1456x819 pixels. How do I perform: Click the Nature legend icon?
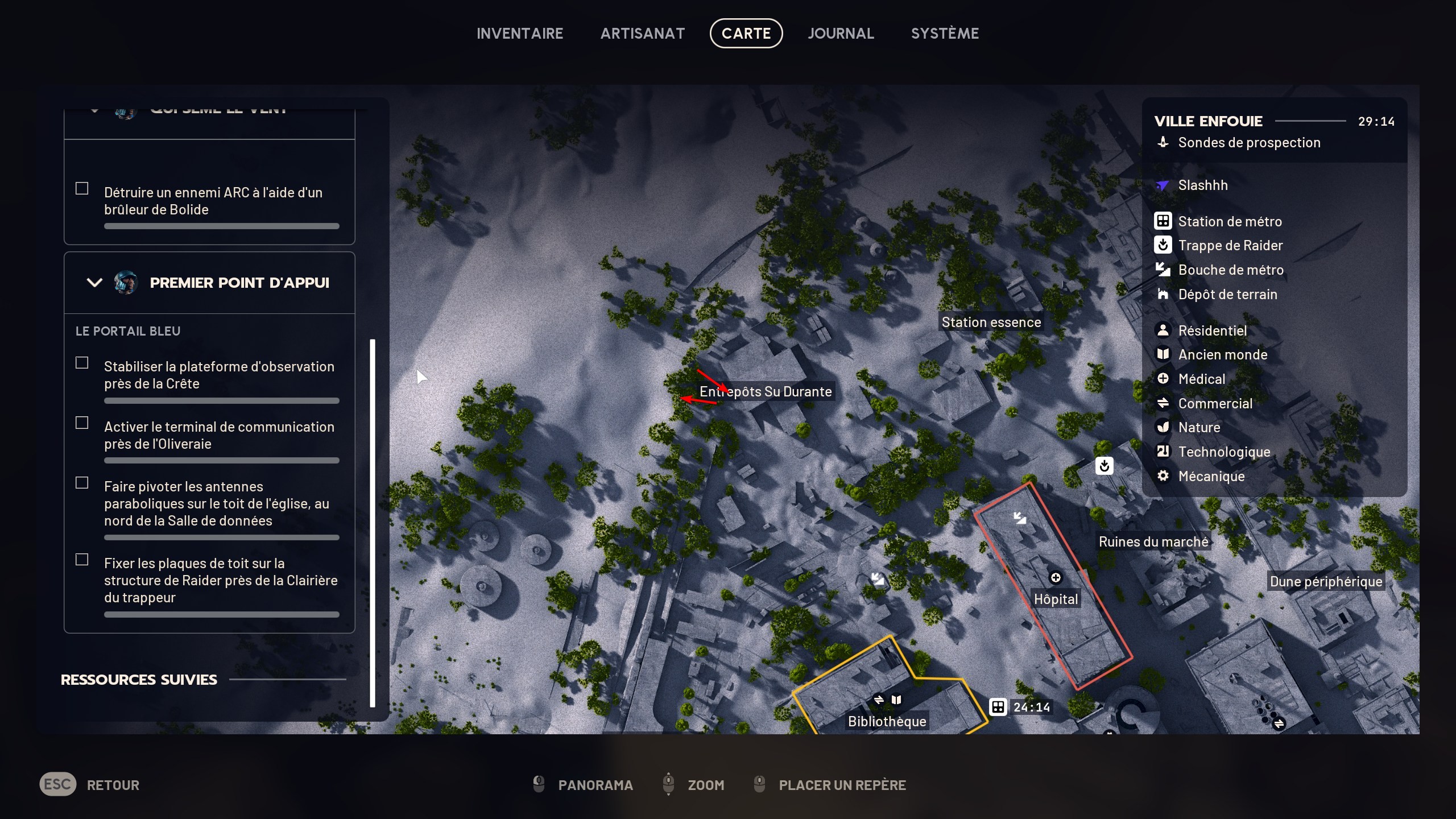(1164, 427)
